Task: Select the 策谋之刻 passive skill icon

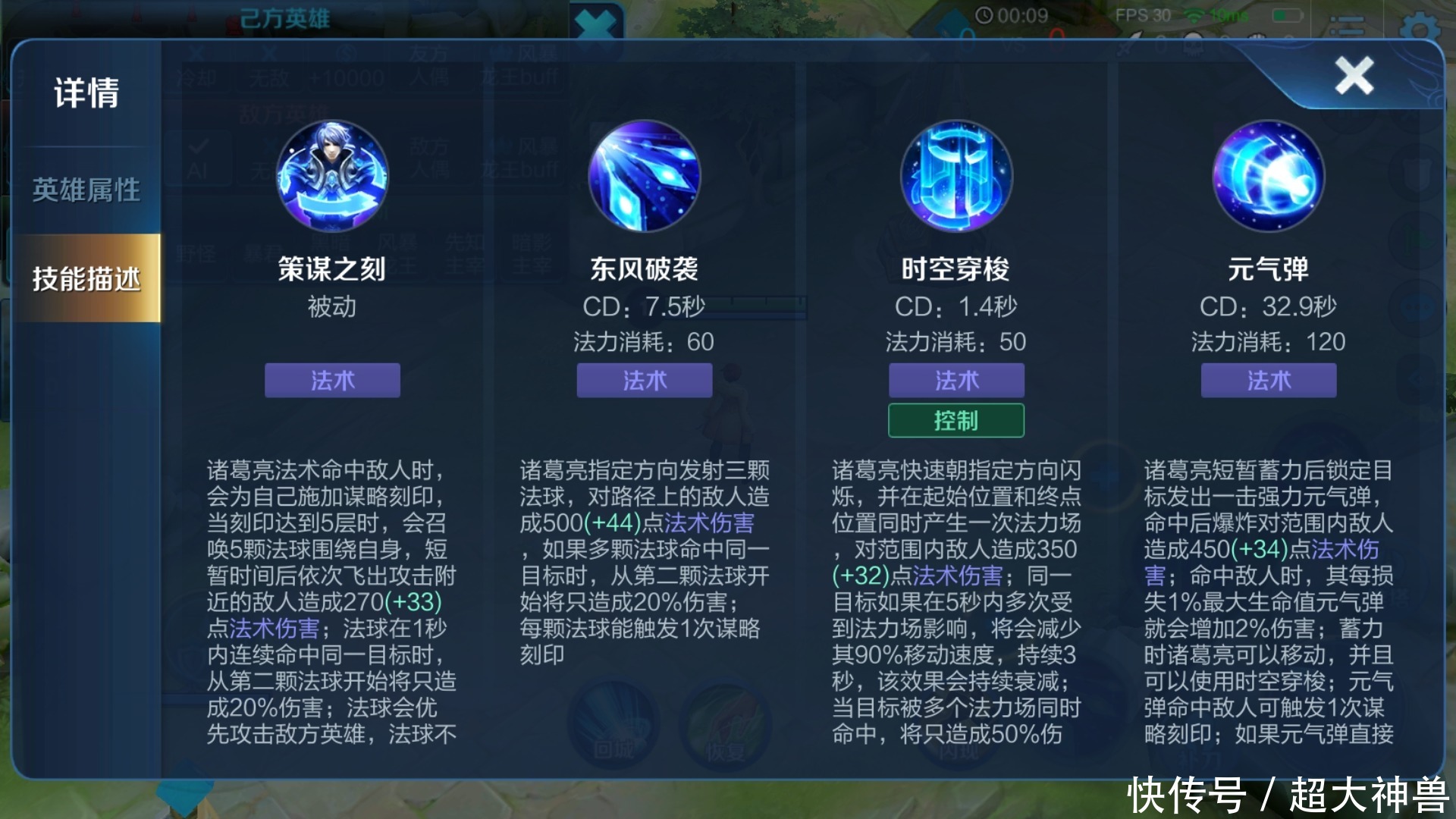Action: coord(331,176)
